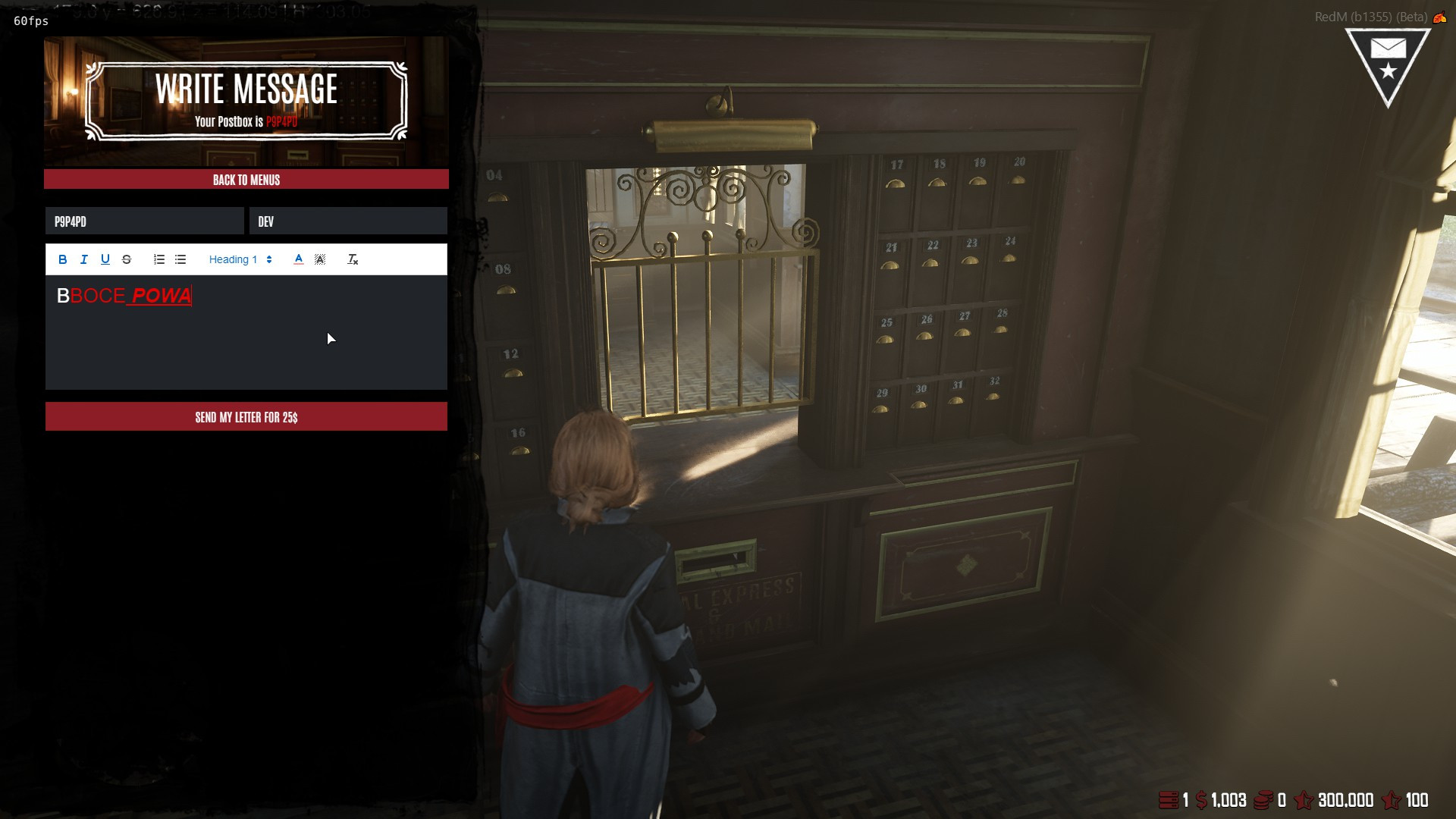Send my letter for 25$
Screen dimensions: 1456x819
point(246,417)
